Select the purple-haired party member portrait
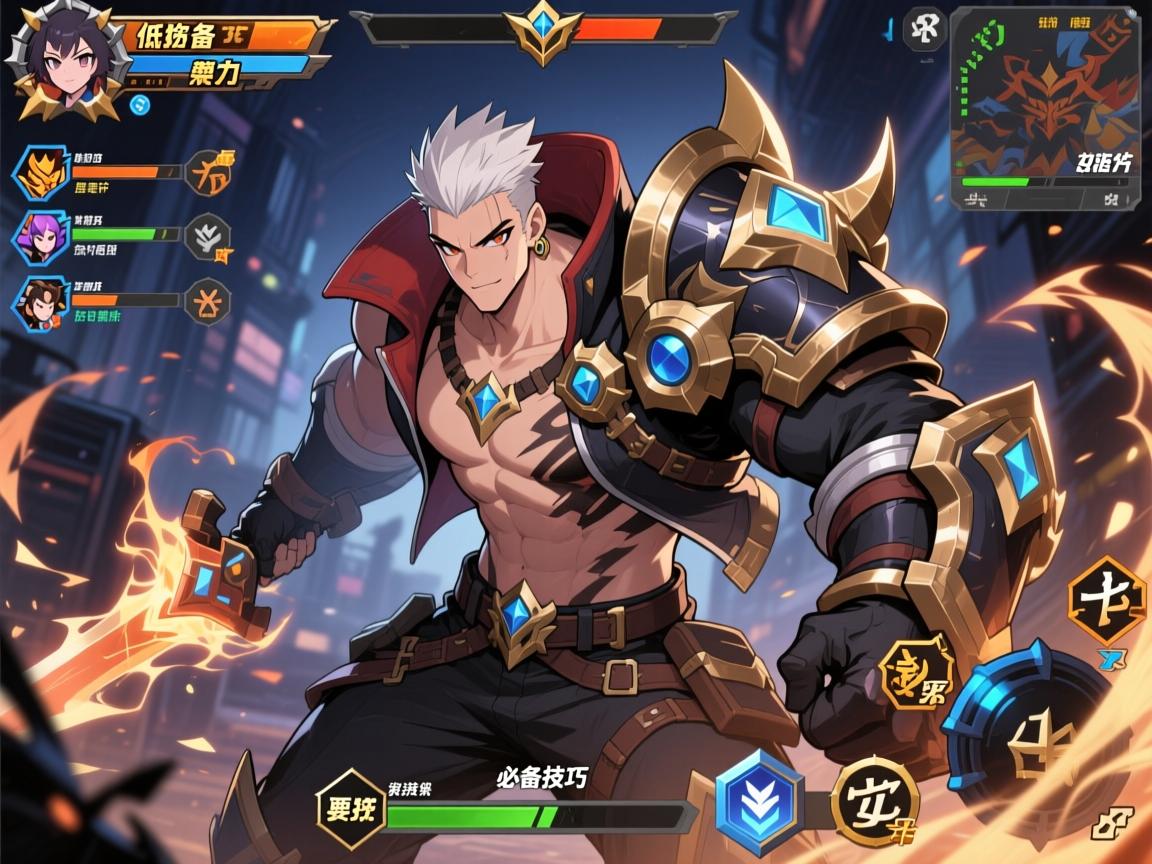 41,237
